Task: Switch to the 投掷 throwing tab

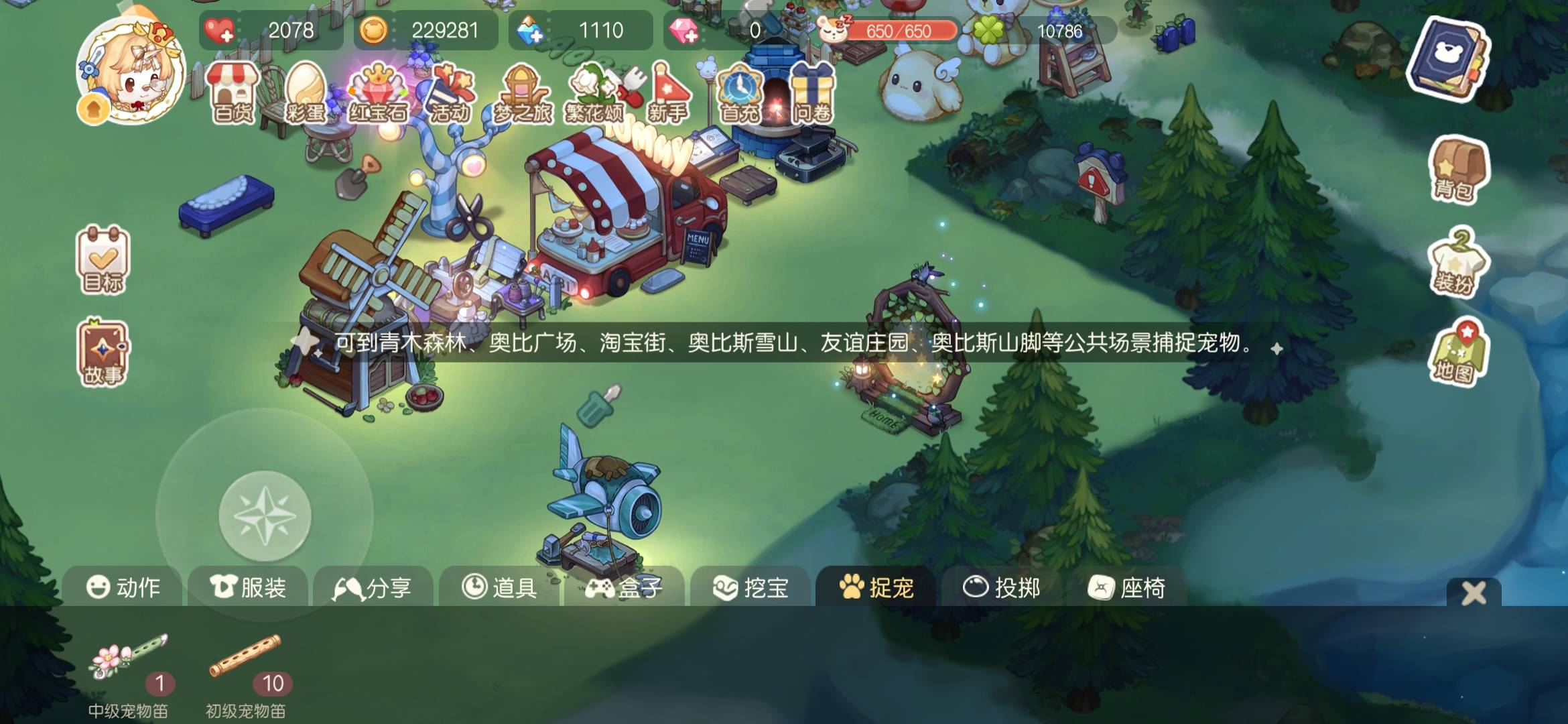Action: 1003,588
